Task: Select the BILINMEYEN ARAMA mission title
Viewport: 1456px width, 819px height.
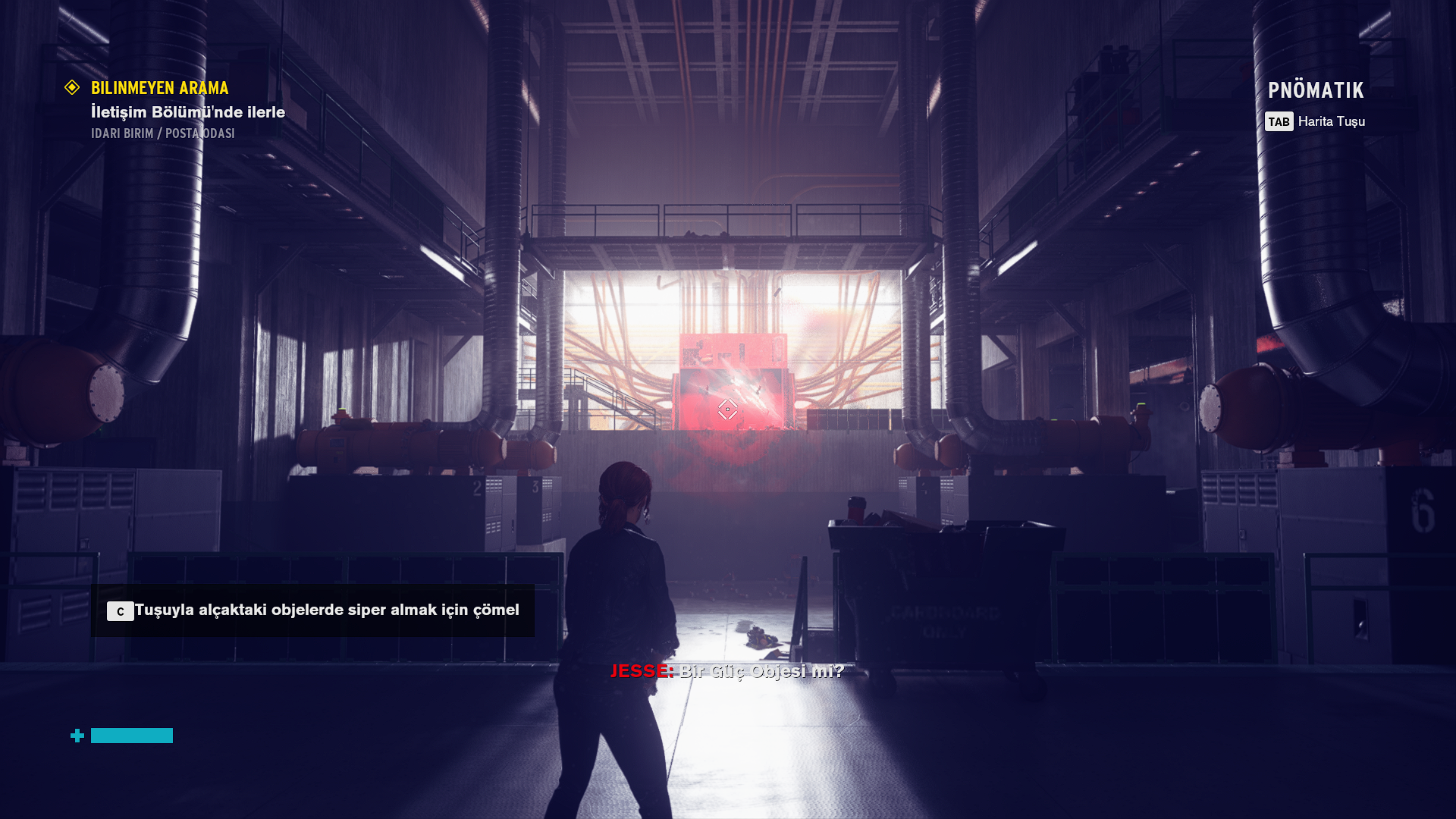Action: pos(159,88)
